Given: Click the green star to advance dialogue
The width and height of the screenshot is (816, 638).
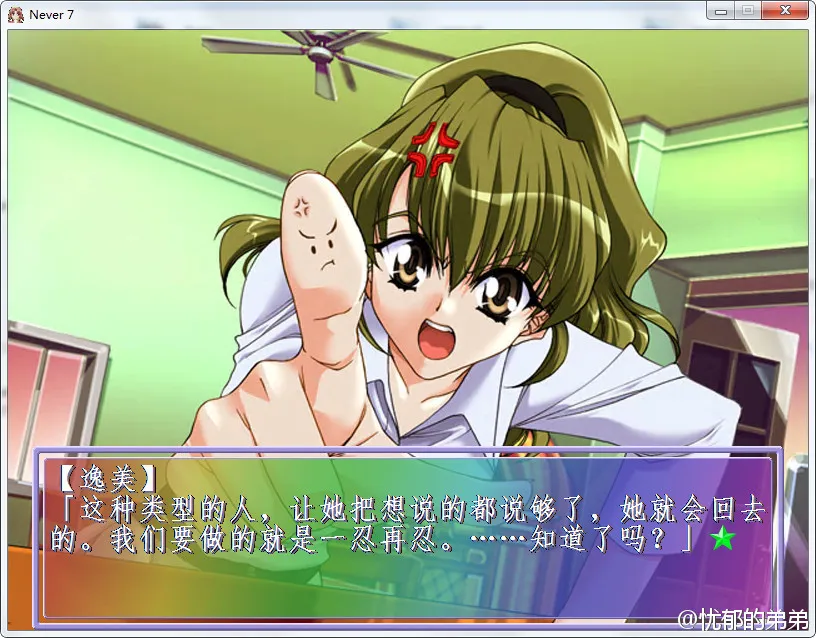Looking at the screenshot, I should click(x=721, y=541).
